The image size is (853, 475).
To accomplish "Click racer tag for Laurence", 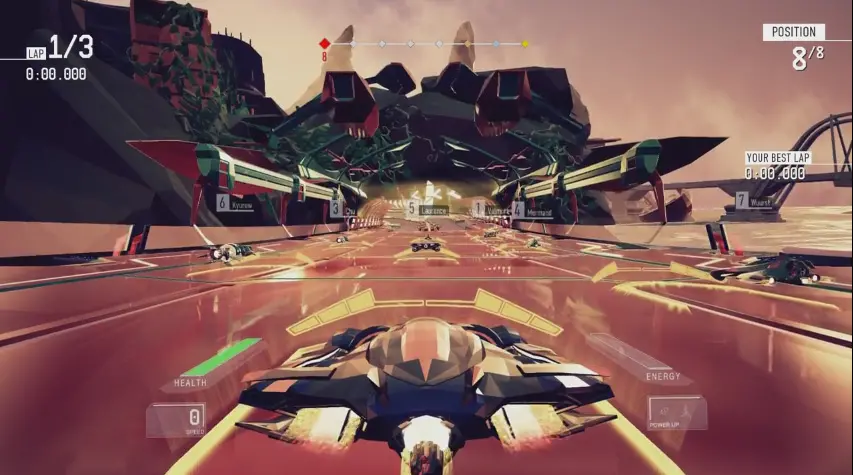I will coord(427,209).
